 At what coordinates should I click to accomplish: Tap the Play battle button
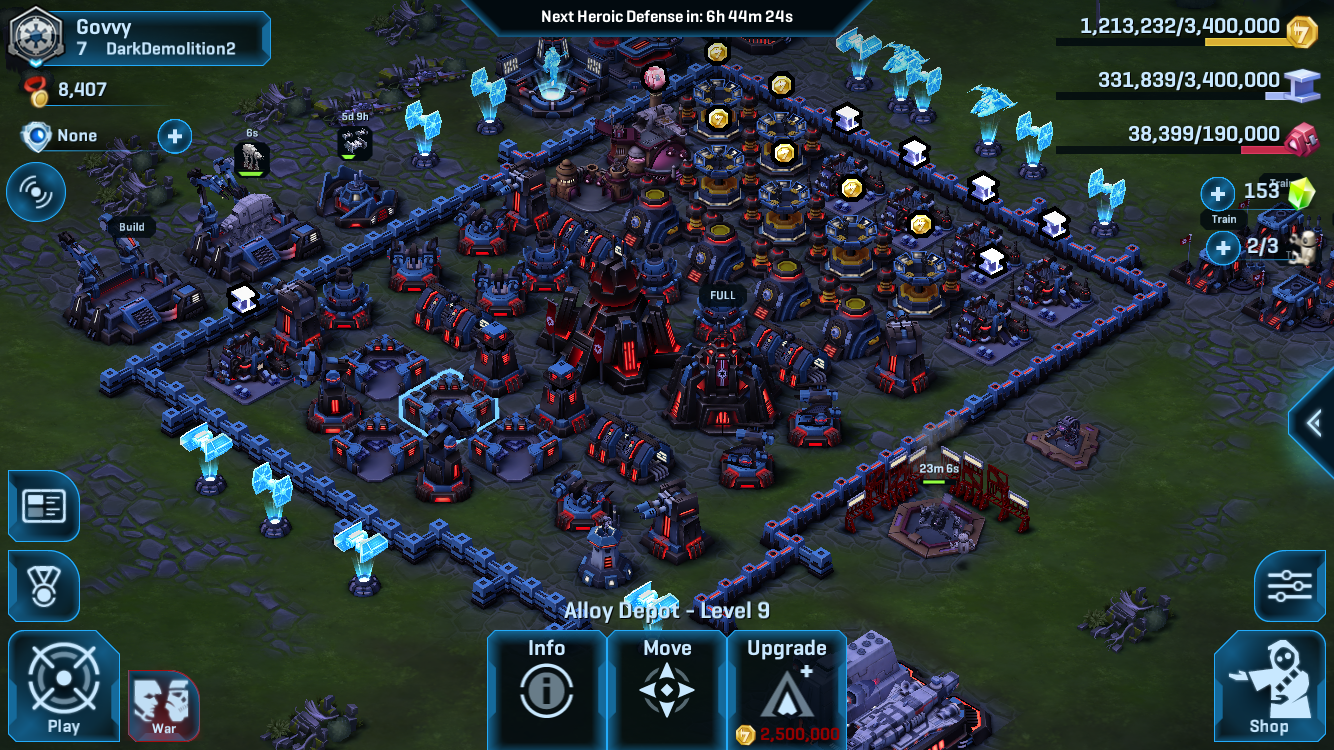point(63,686)
